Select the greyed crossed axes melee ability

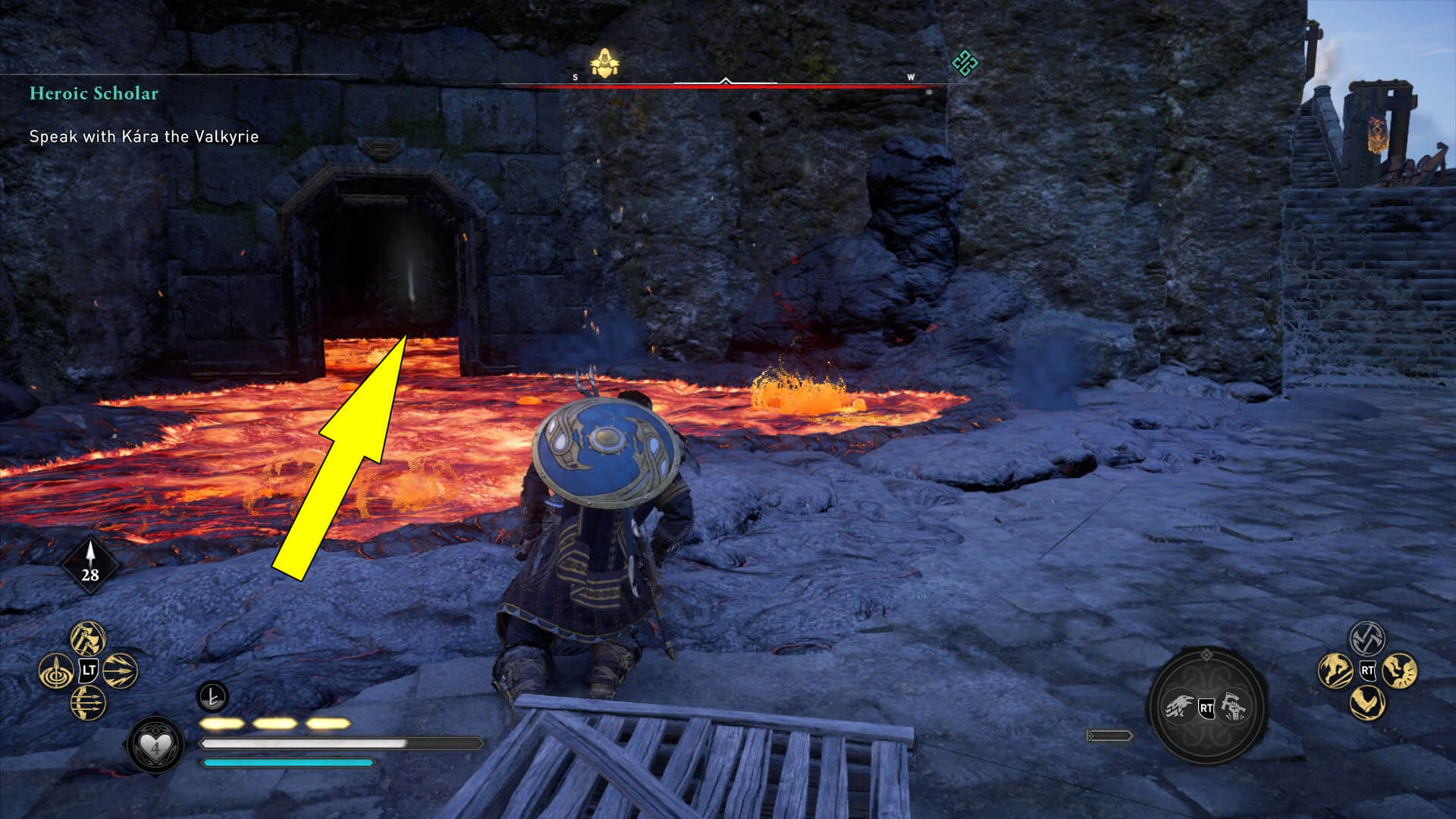click(1367, 639)
